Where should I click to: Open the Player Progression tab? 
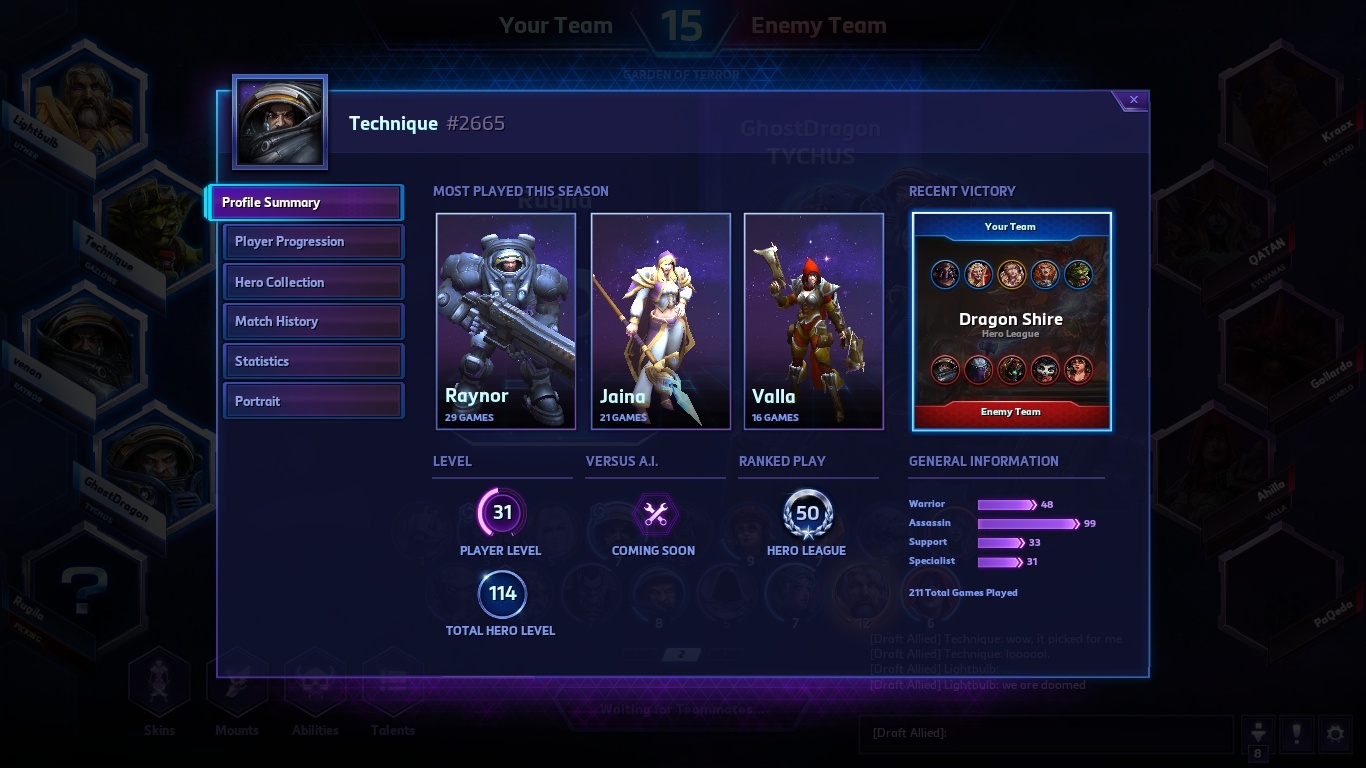click(314, 242)
